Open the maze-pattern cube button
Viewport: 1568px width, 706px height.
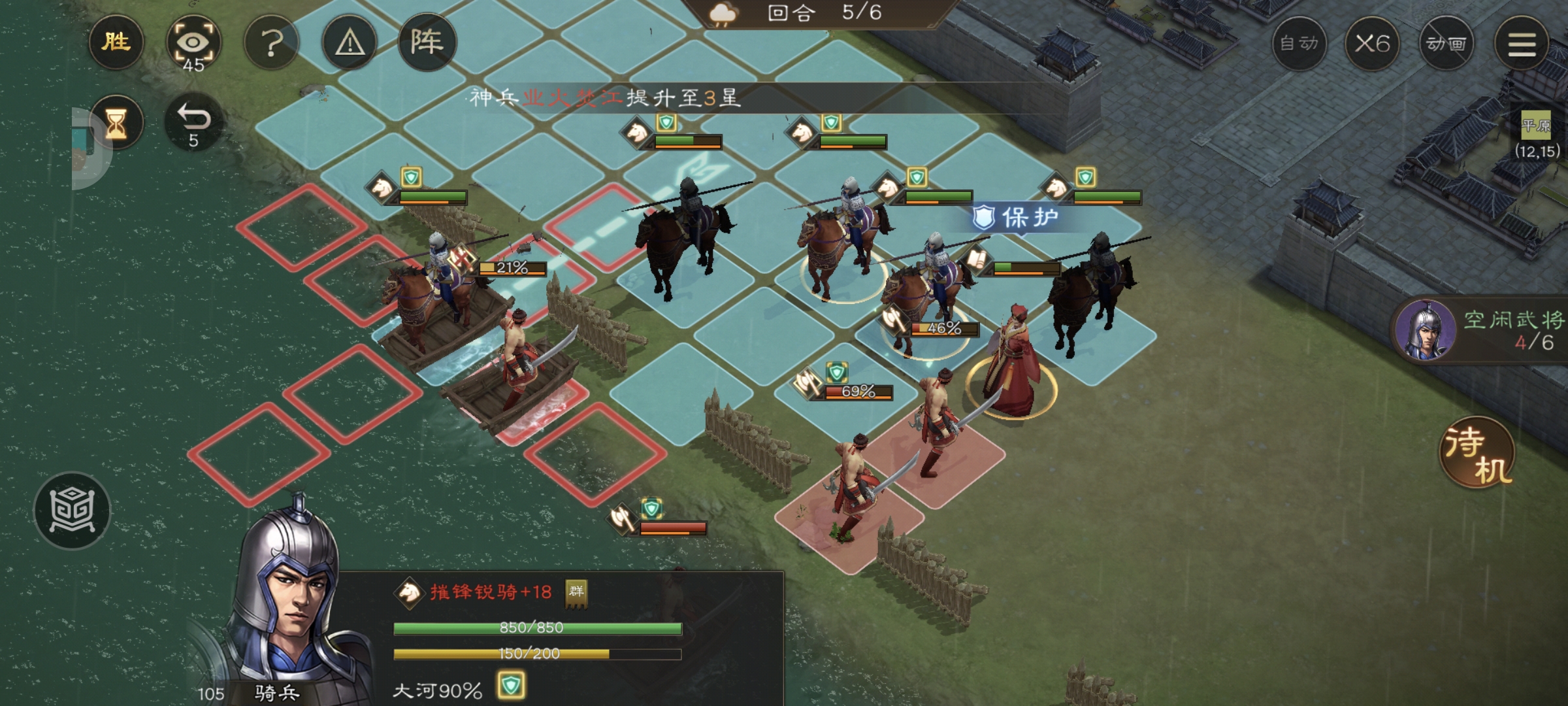(73, 511)
